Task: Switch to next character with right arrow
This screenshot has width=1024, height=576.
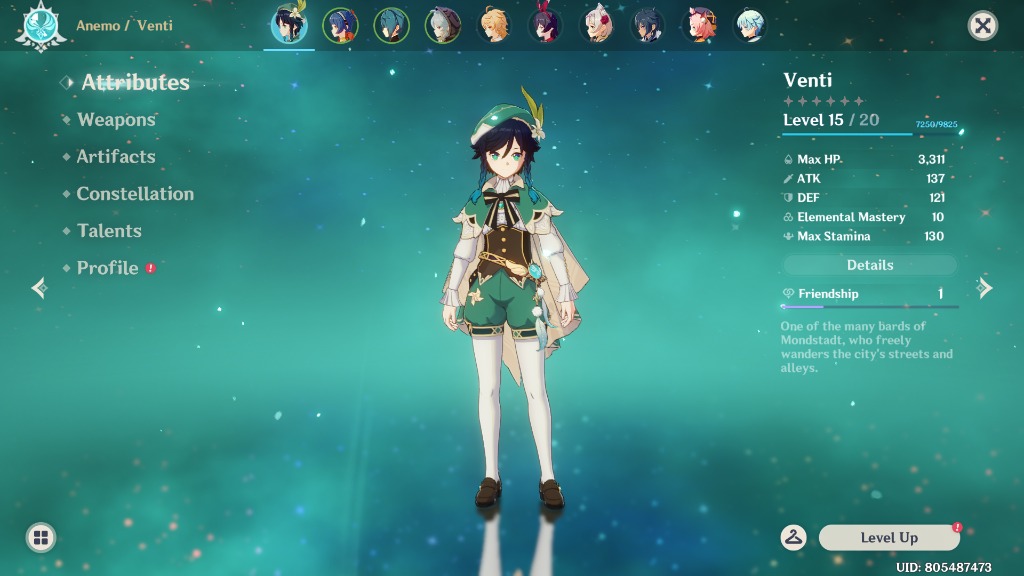Action: 985,288
